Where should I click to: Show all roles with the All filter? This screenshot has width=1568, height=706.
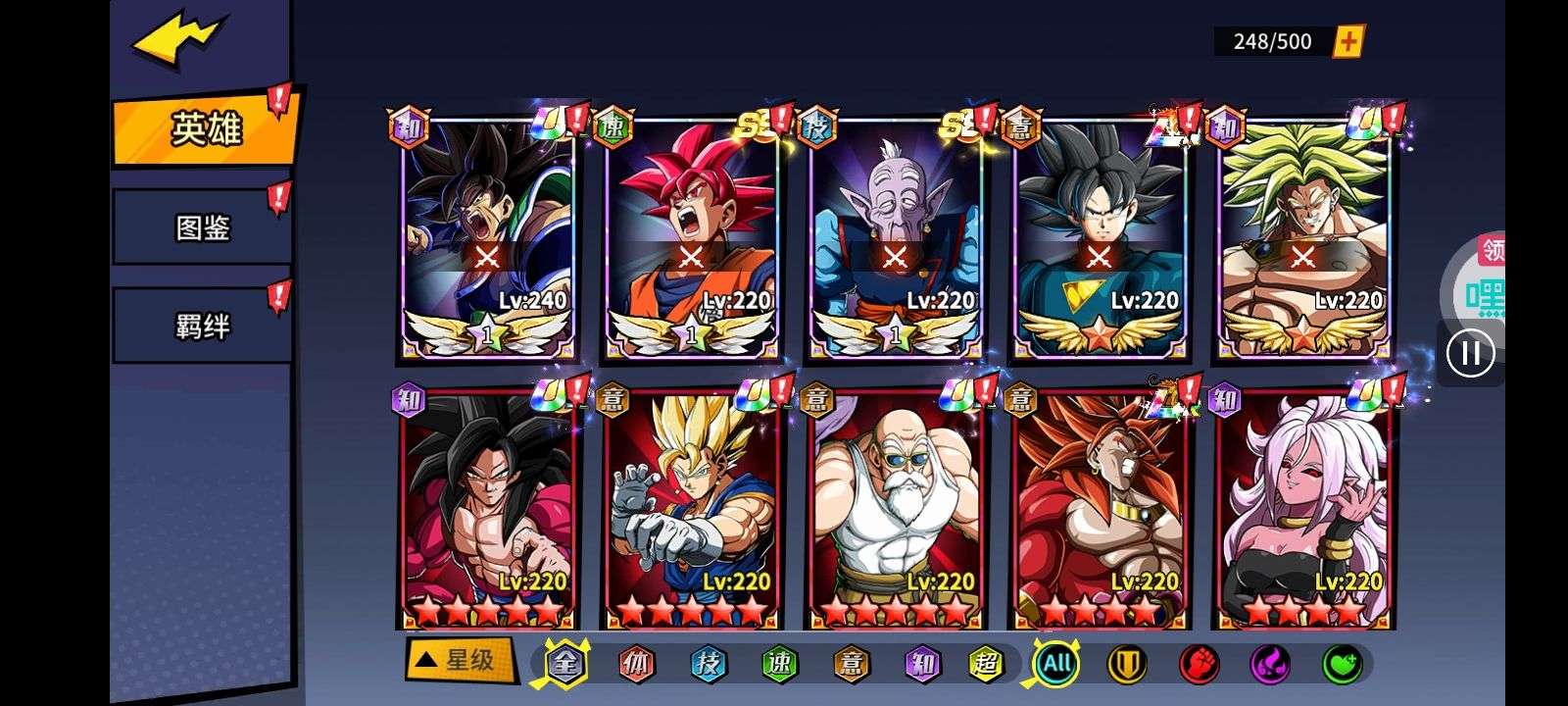click(x=1056, y=664)
